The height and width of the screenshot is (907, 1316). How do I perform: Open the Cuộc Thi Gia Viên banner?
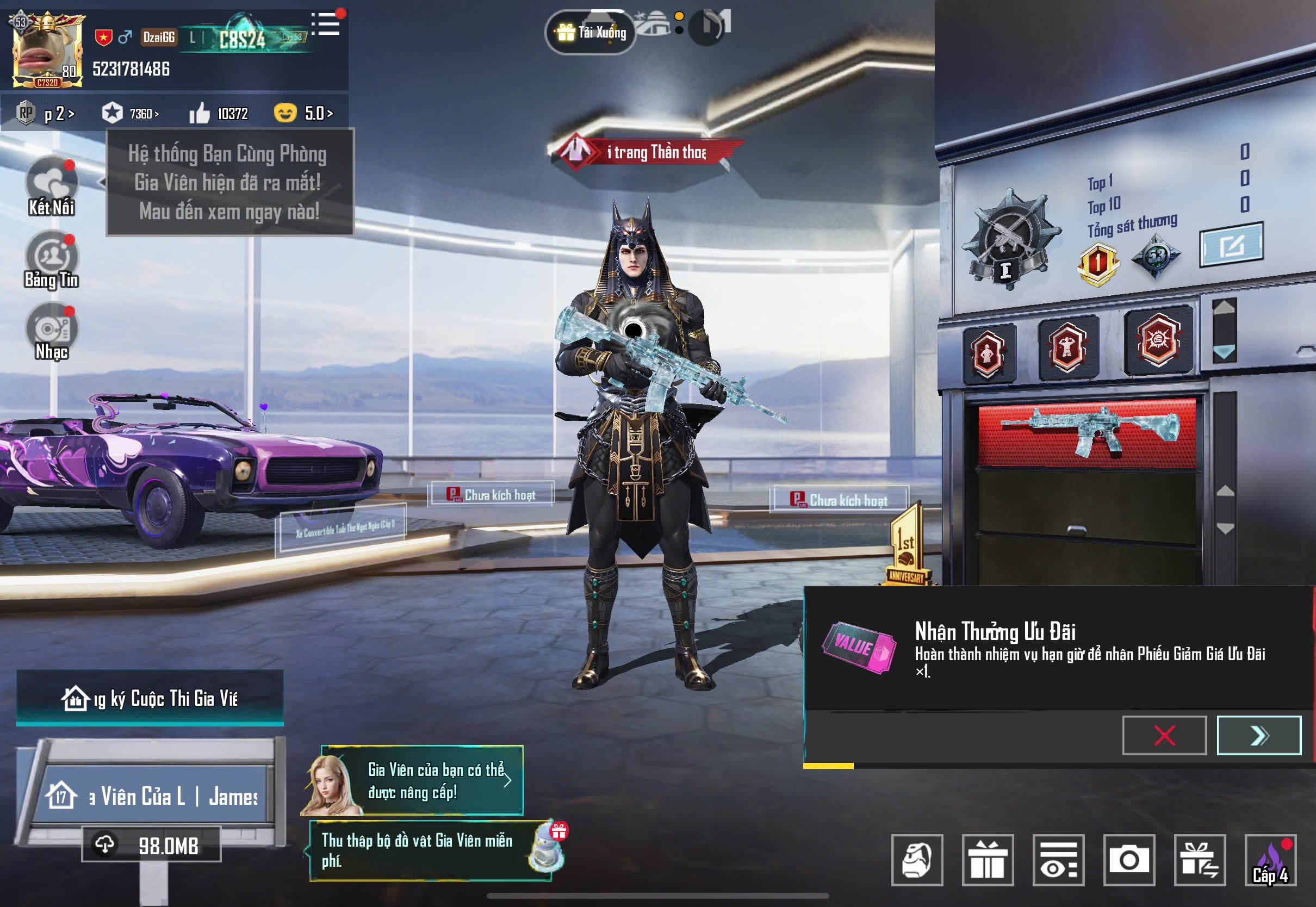coord(150,698)
